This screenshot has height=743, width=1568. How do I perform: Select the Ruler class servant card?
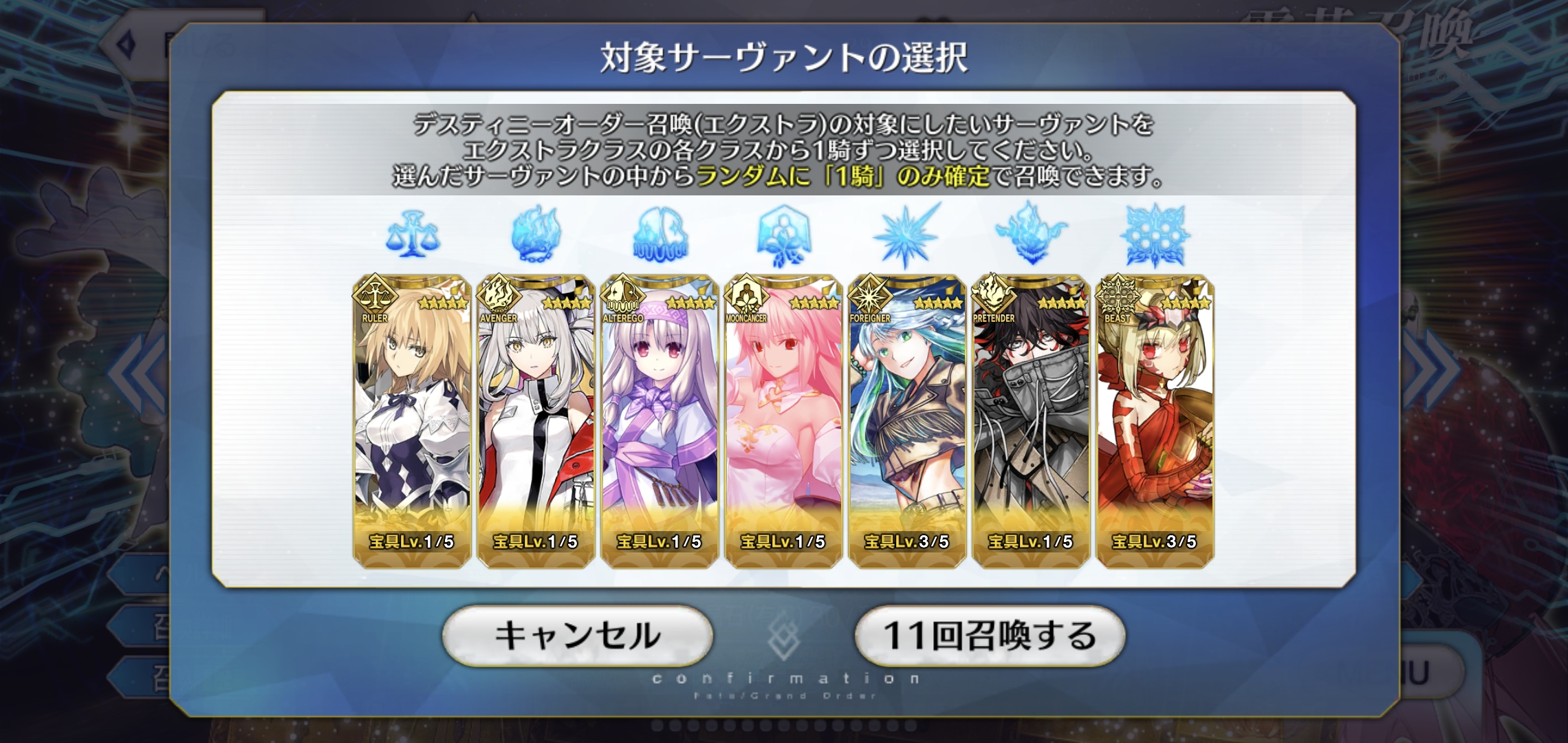tap(412, 421)
